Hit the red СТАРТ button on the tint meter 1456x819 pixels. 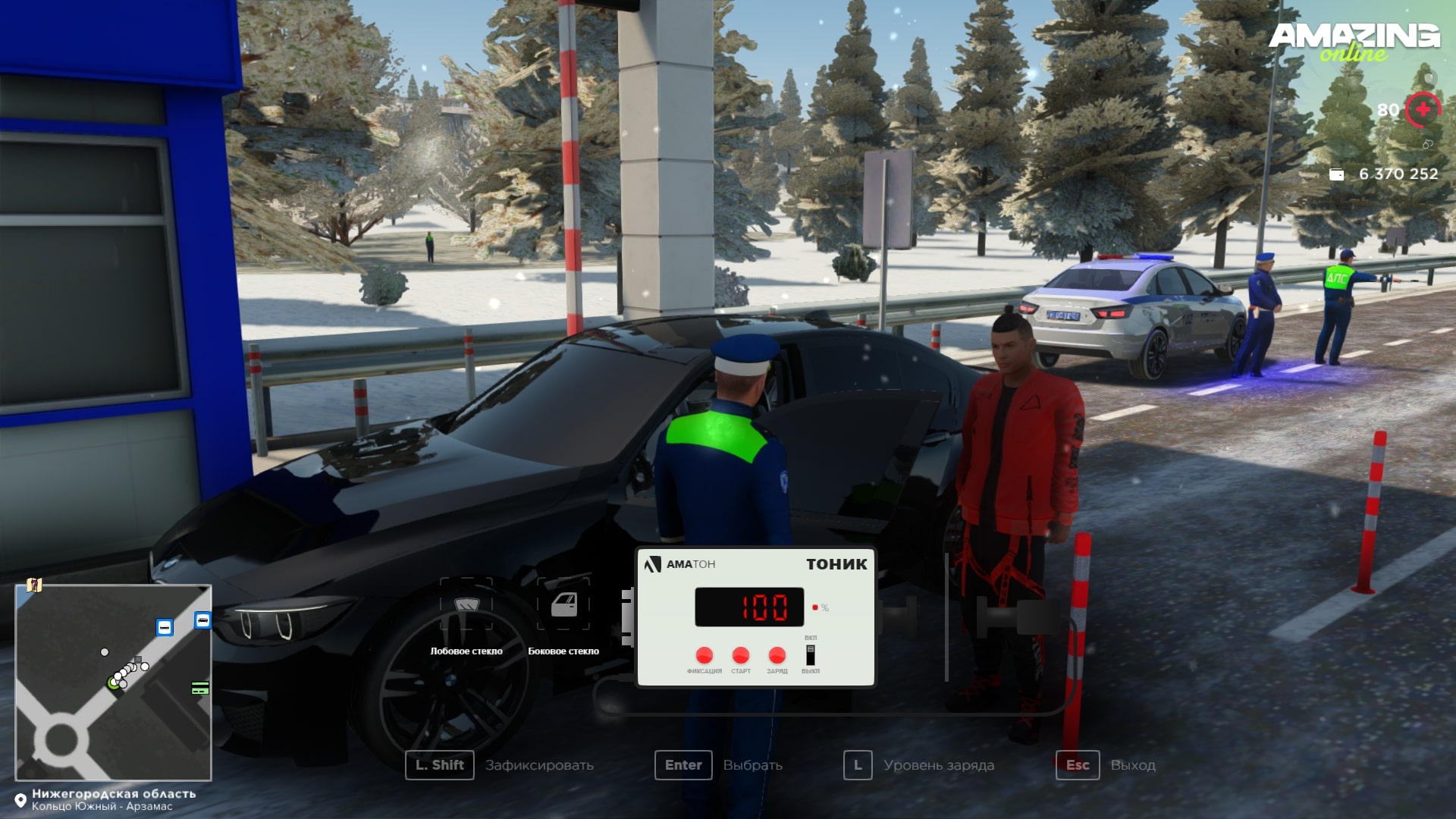pos(741,655)
